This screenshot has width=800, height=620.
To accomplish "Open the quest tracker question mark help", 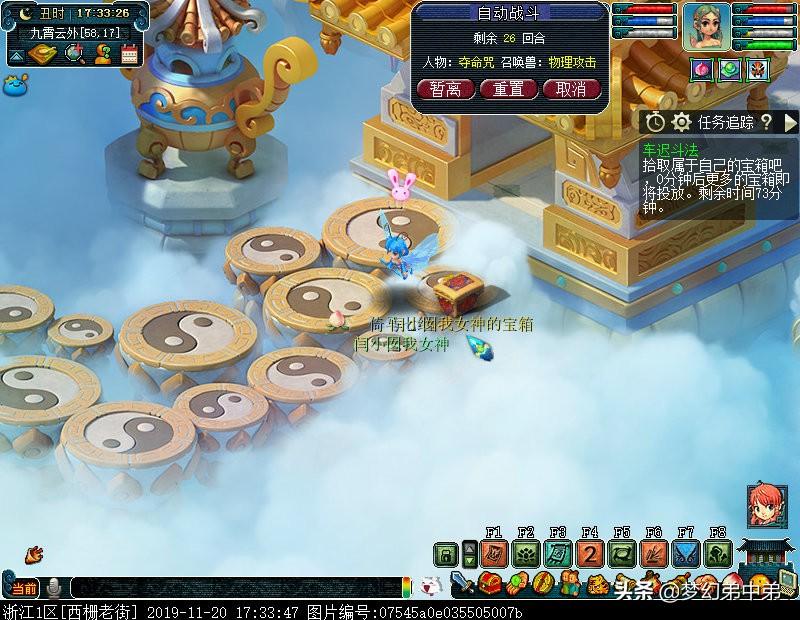I will 766,122.
